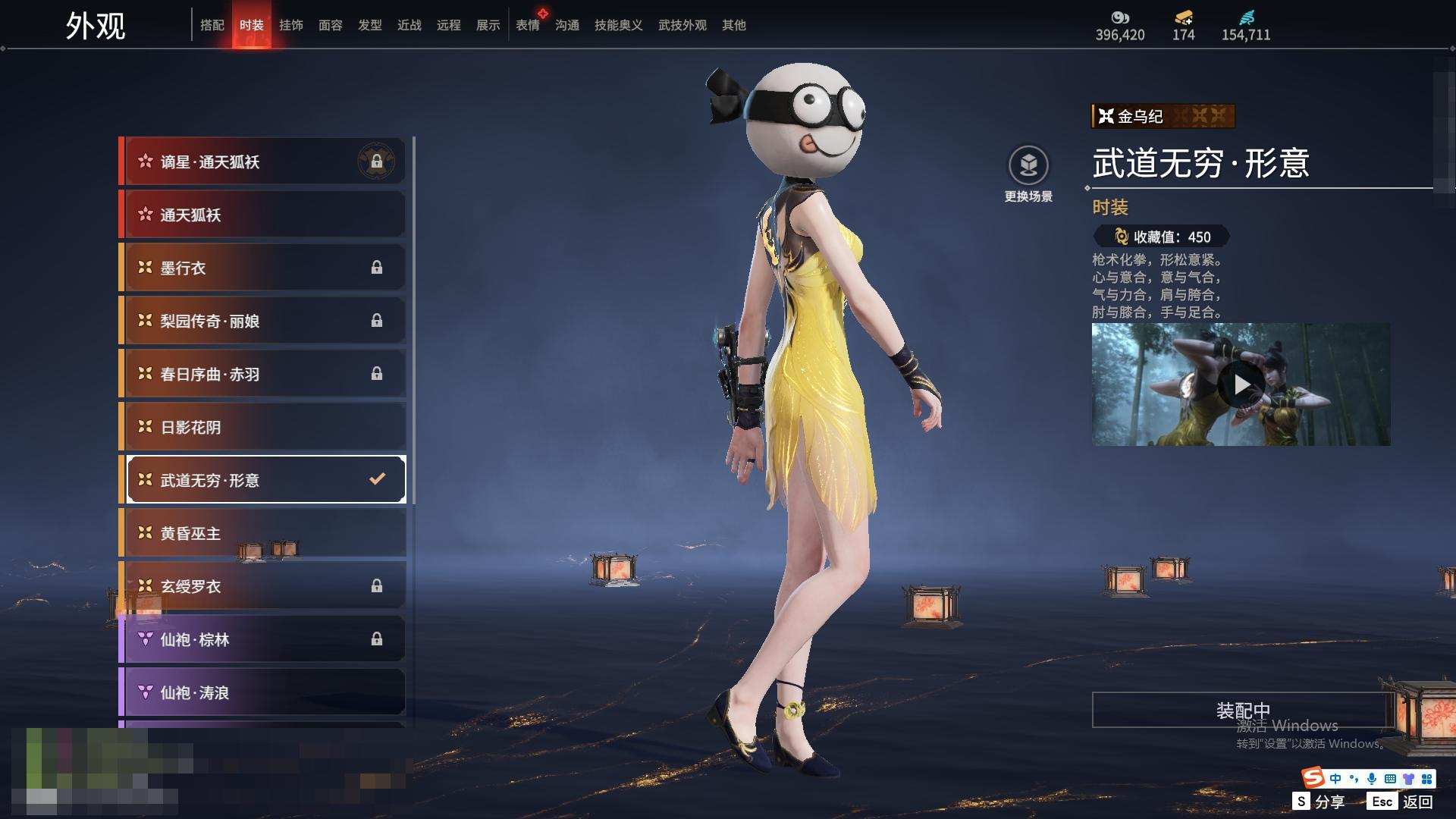This screenshot has height=819, width=1456.
Task: Open the 技能奥义 tab
Action: point(618,25)
